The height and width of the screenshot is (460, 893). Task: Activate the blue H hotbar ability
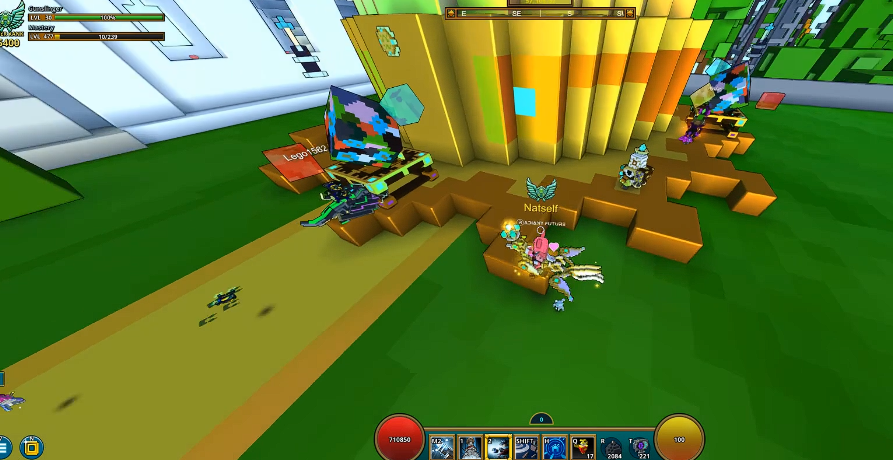pyautogui.click(x=555, y=447)
